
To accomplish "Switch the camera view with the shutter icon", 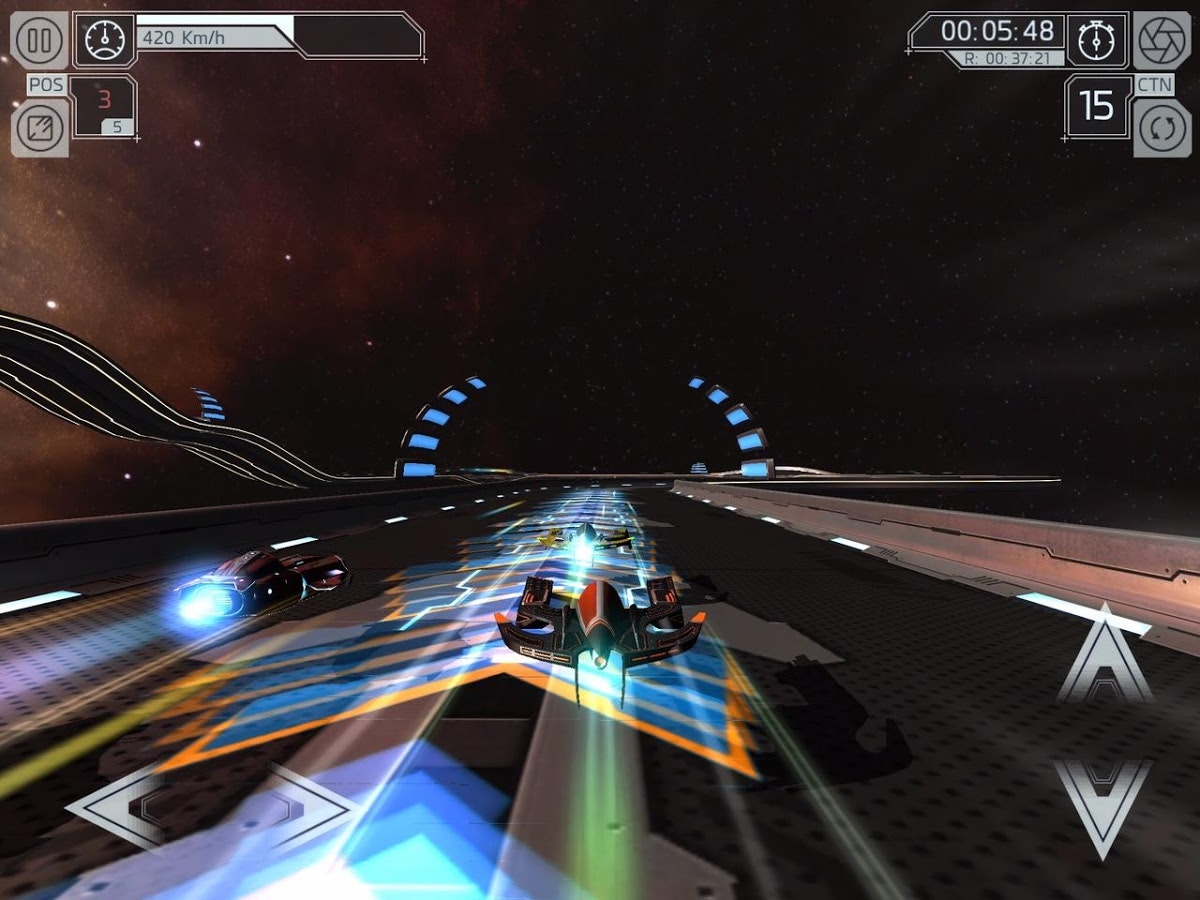I will click(x=1162, y=41).
